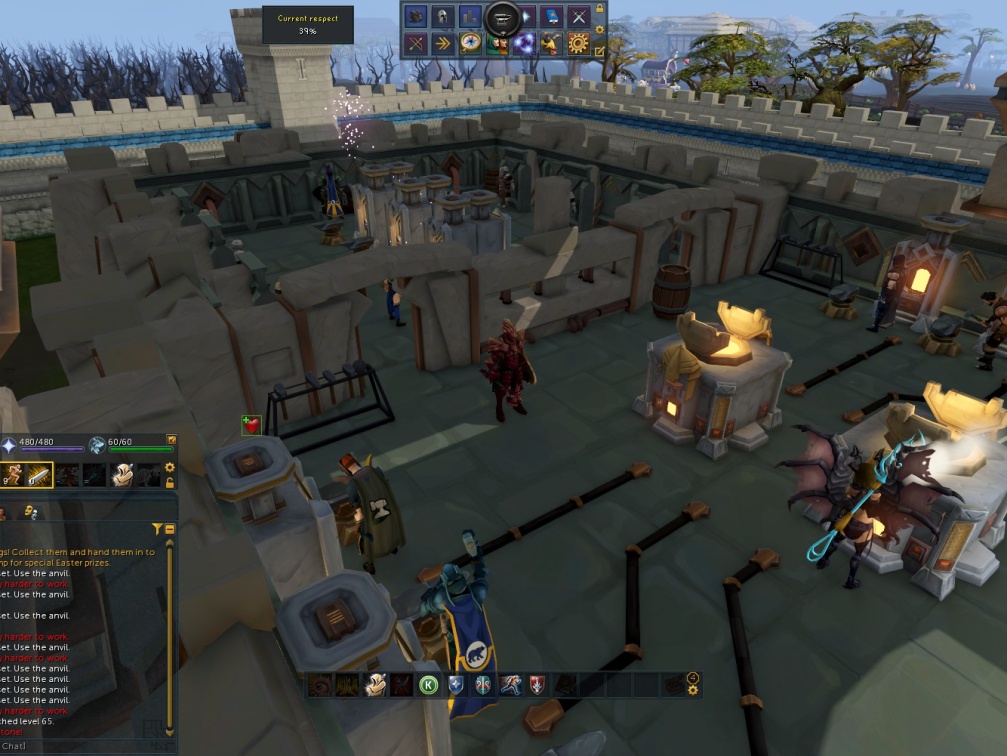The image size is (1007, 756).
Task: Open the blue spellbook icon
Action: 551,17
